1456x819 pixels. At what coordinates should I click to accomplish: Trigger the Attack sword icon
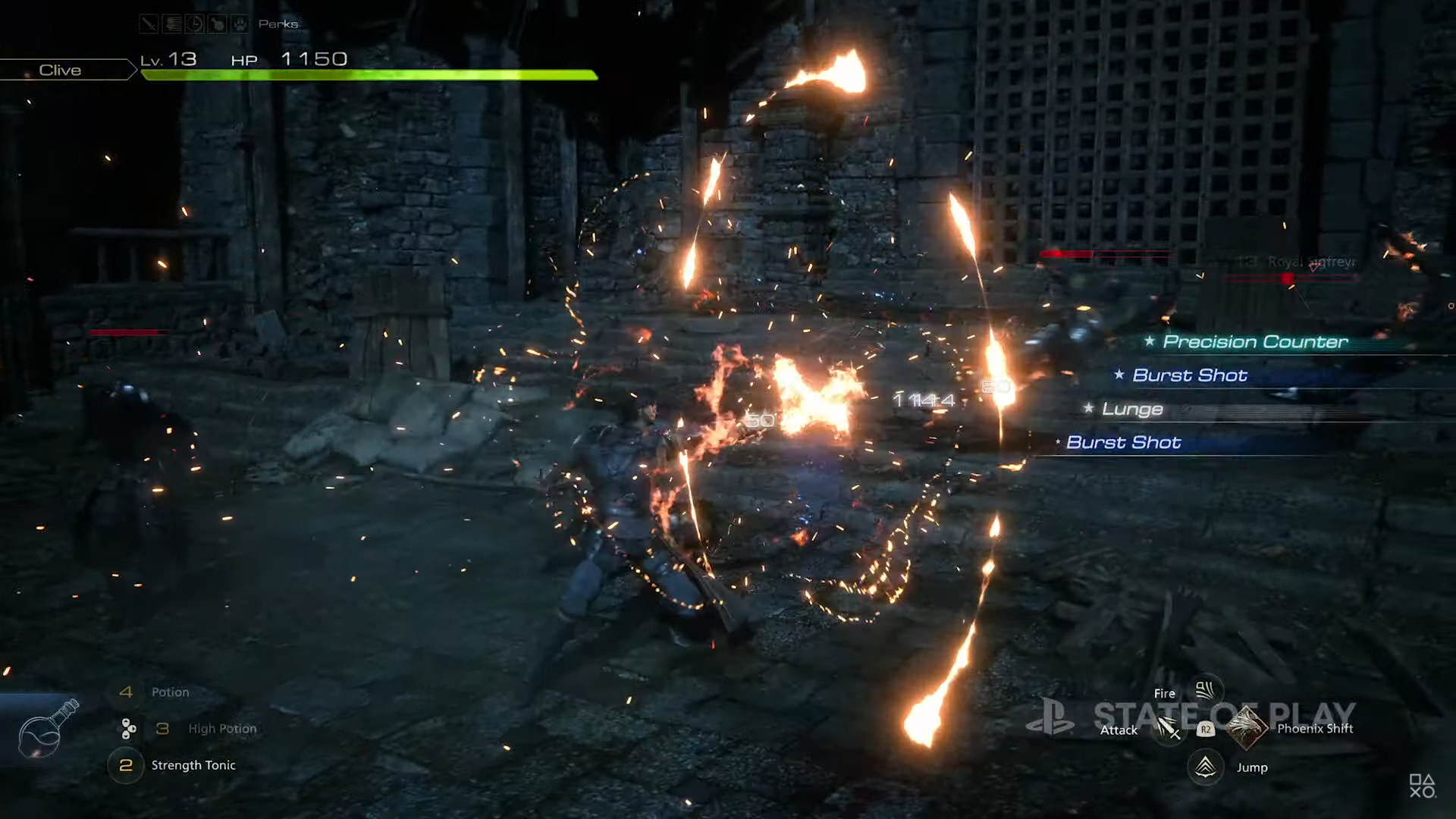click(1166, 730)
